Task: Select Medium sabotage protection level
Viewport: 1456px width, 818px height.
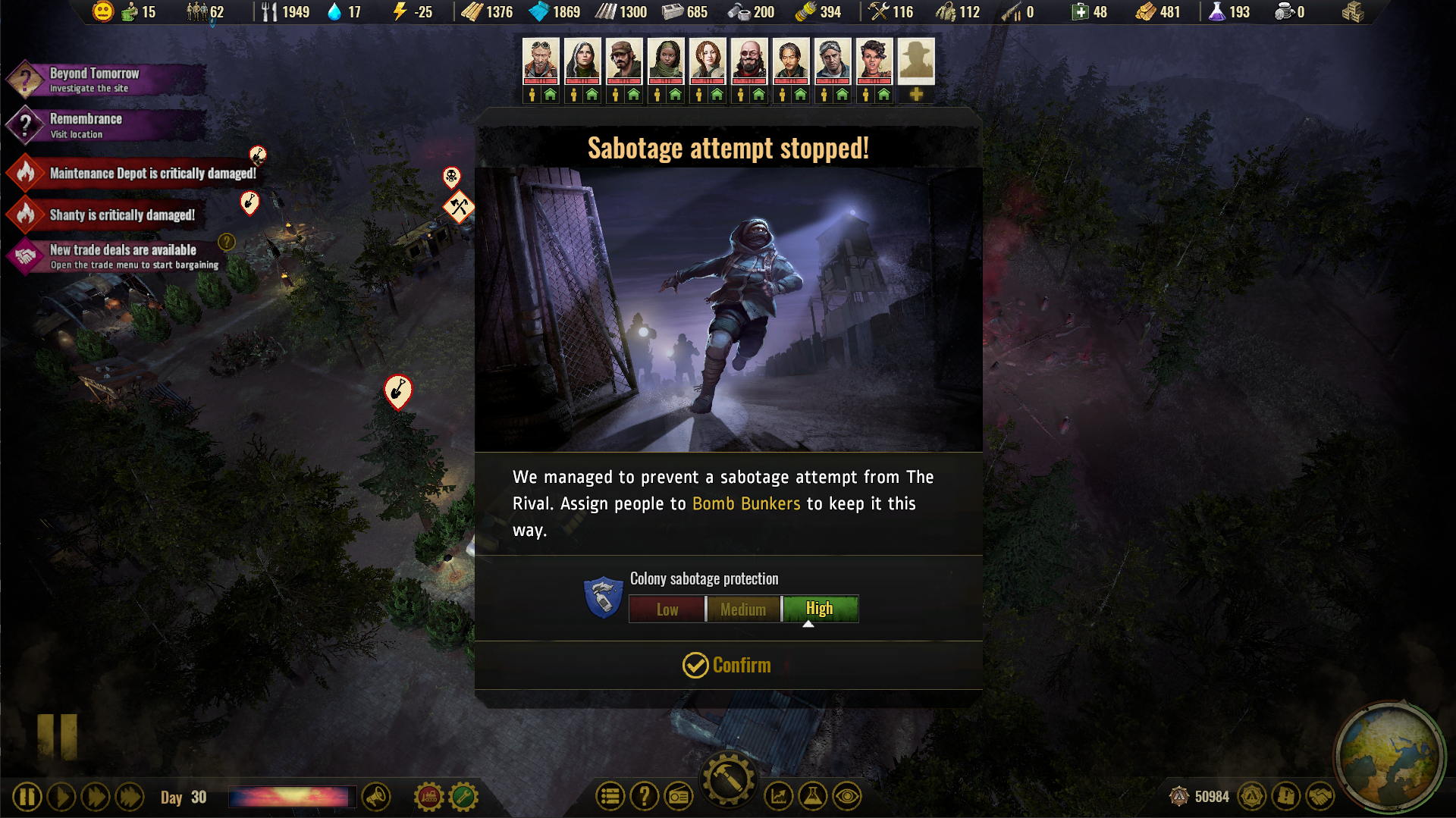Action: [x=743, y=609]
